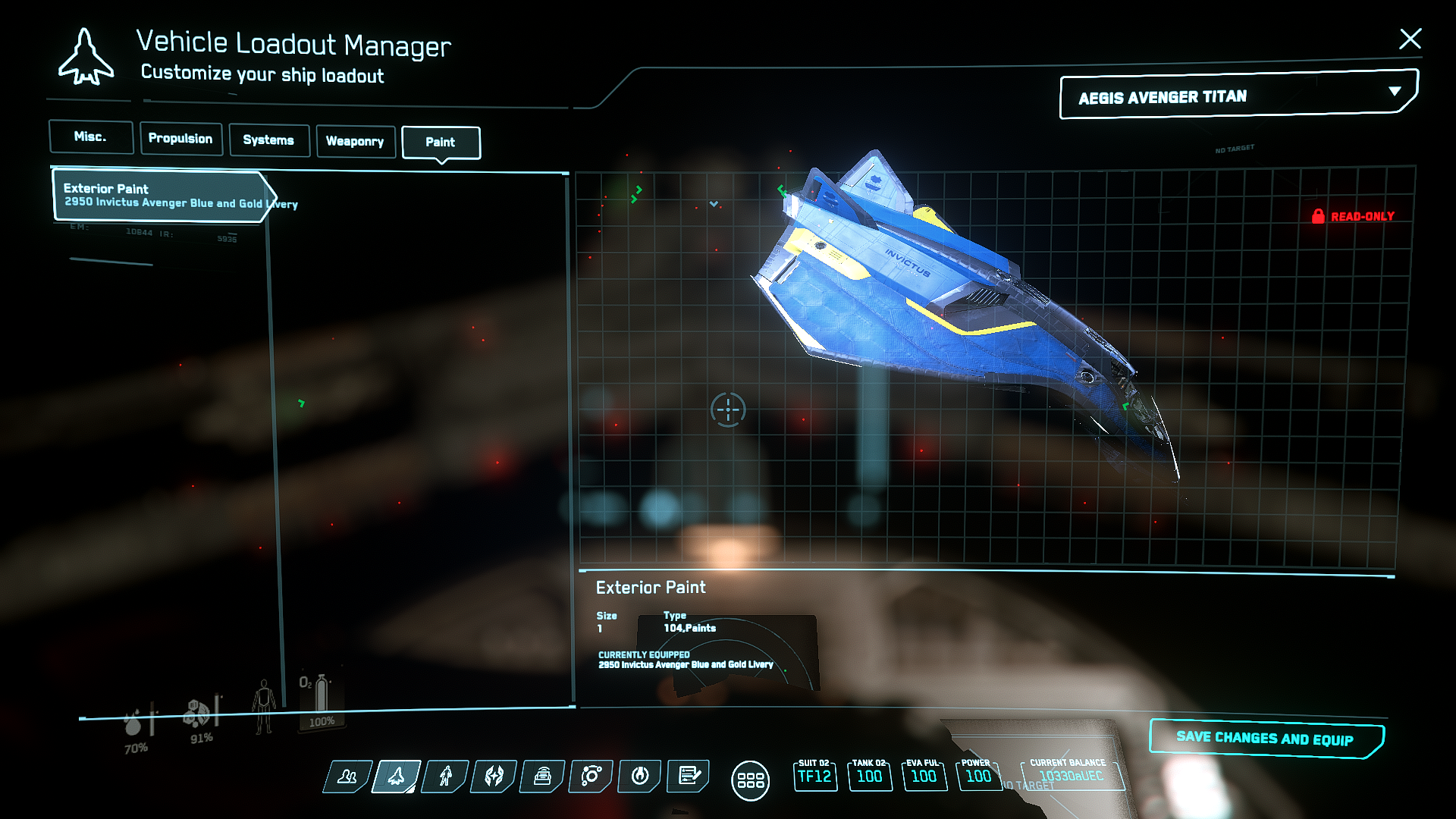Select the Exterior Paint livery entry

(x=161, y=196)
